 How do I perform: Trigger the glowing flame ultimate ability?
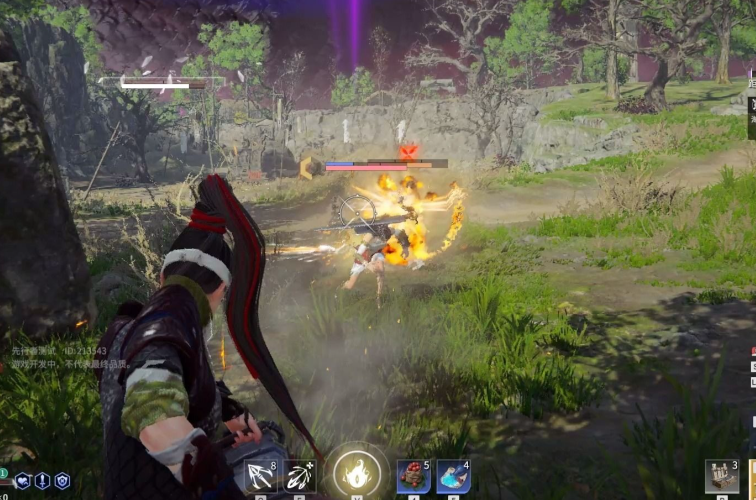pos(357,471)
